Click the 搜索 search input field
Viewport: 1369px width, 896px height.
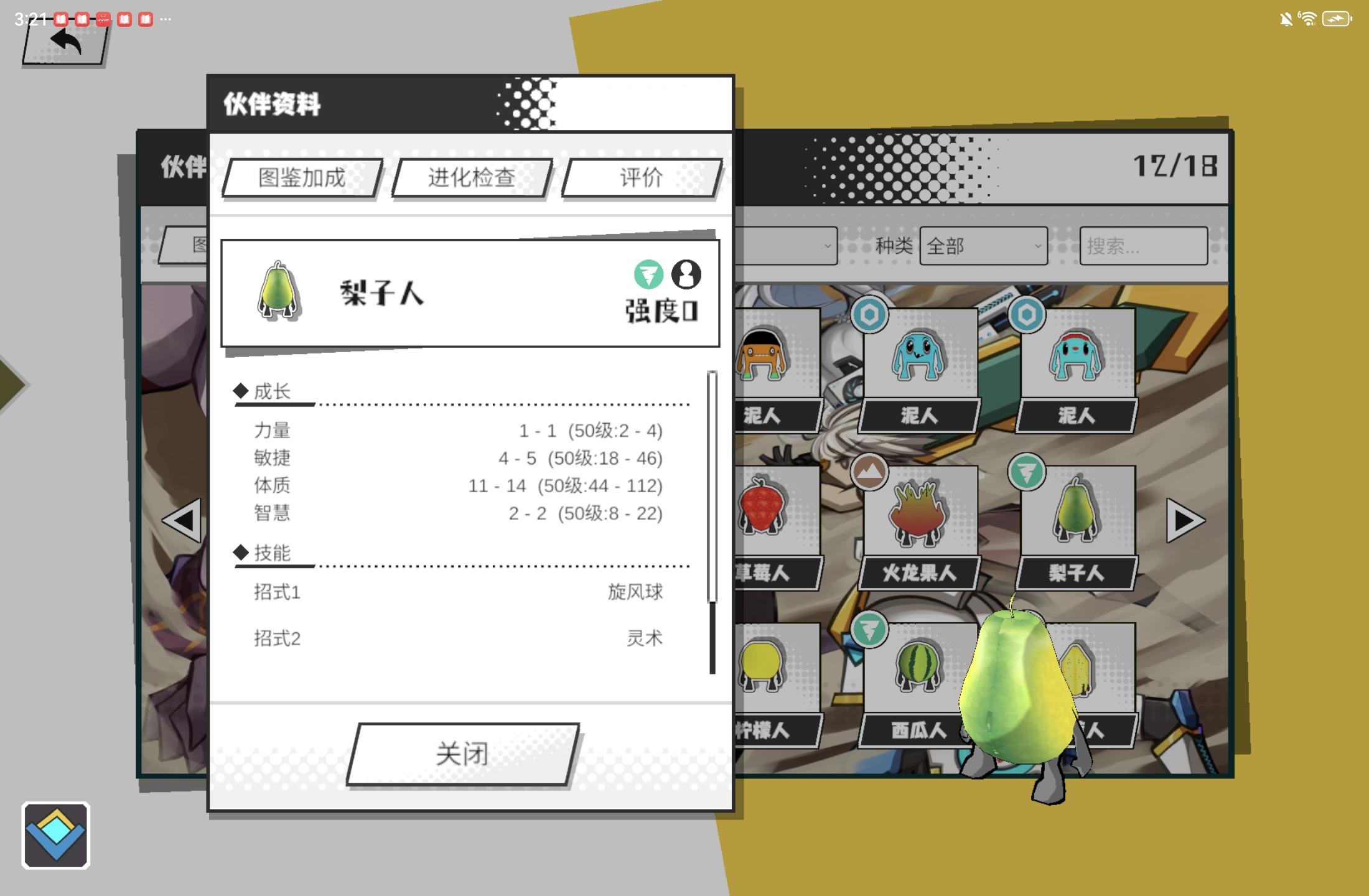point(1142,247)
